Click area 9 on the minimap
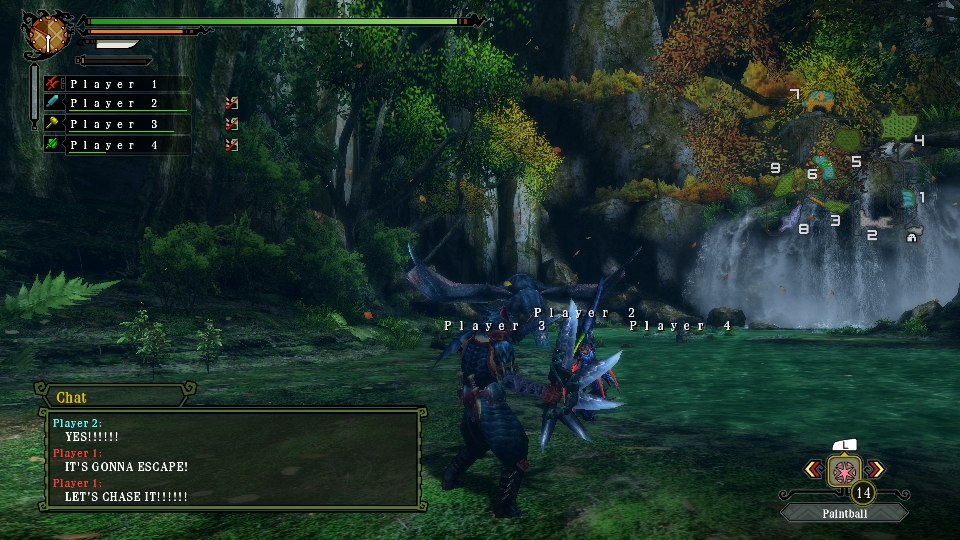Screen dimensions: 960x540 pos(775,169)
